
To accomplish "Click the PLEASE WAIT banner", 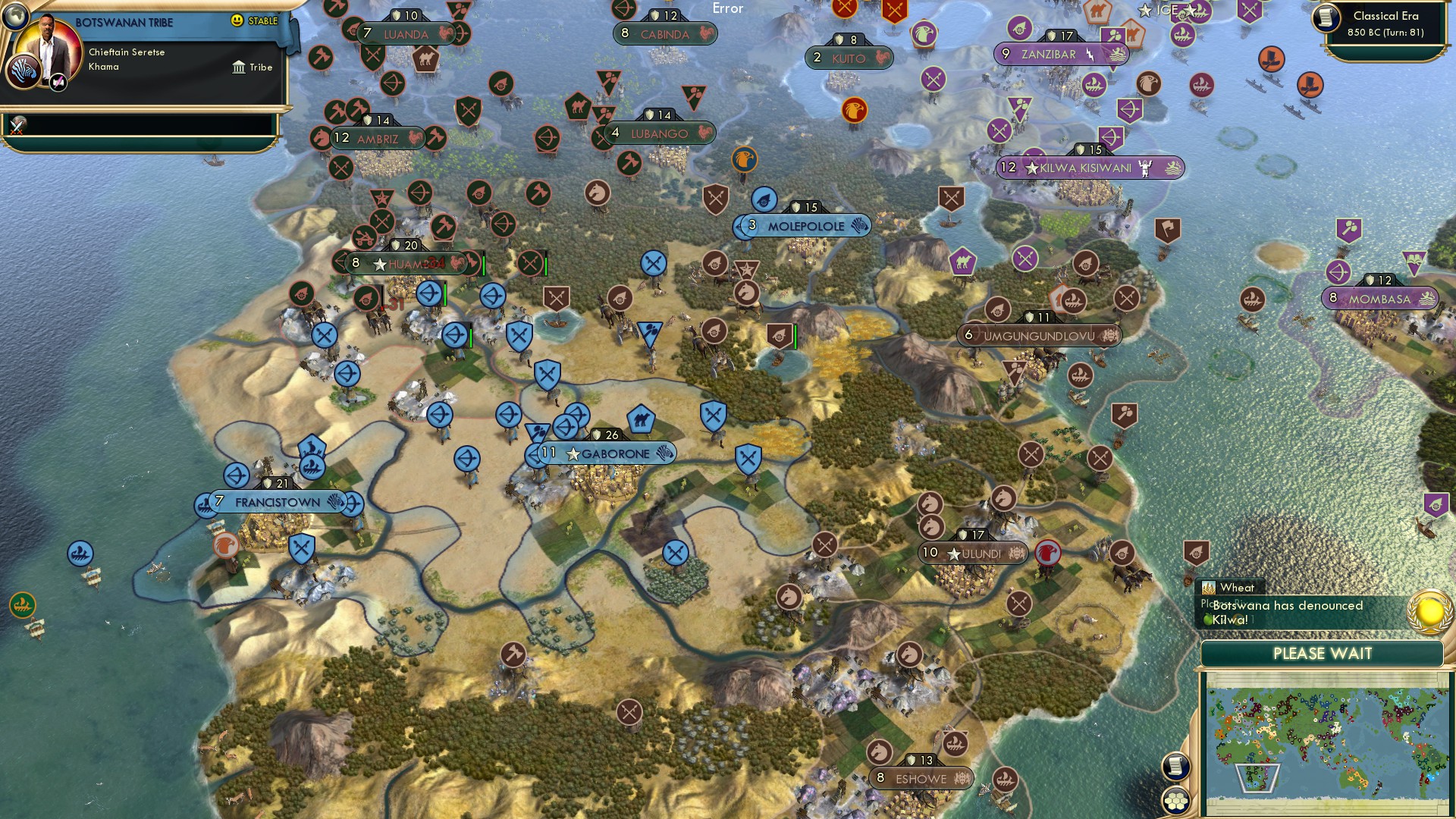I will tap(1323, 654).
